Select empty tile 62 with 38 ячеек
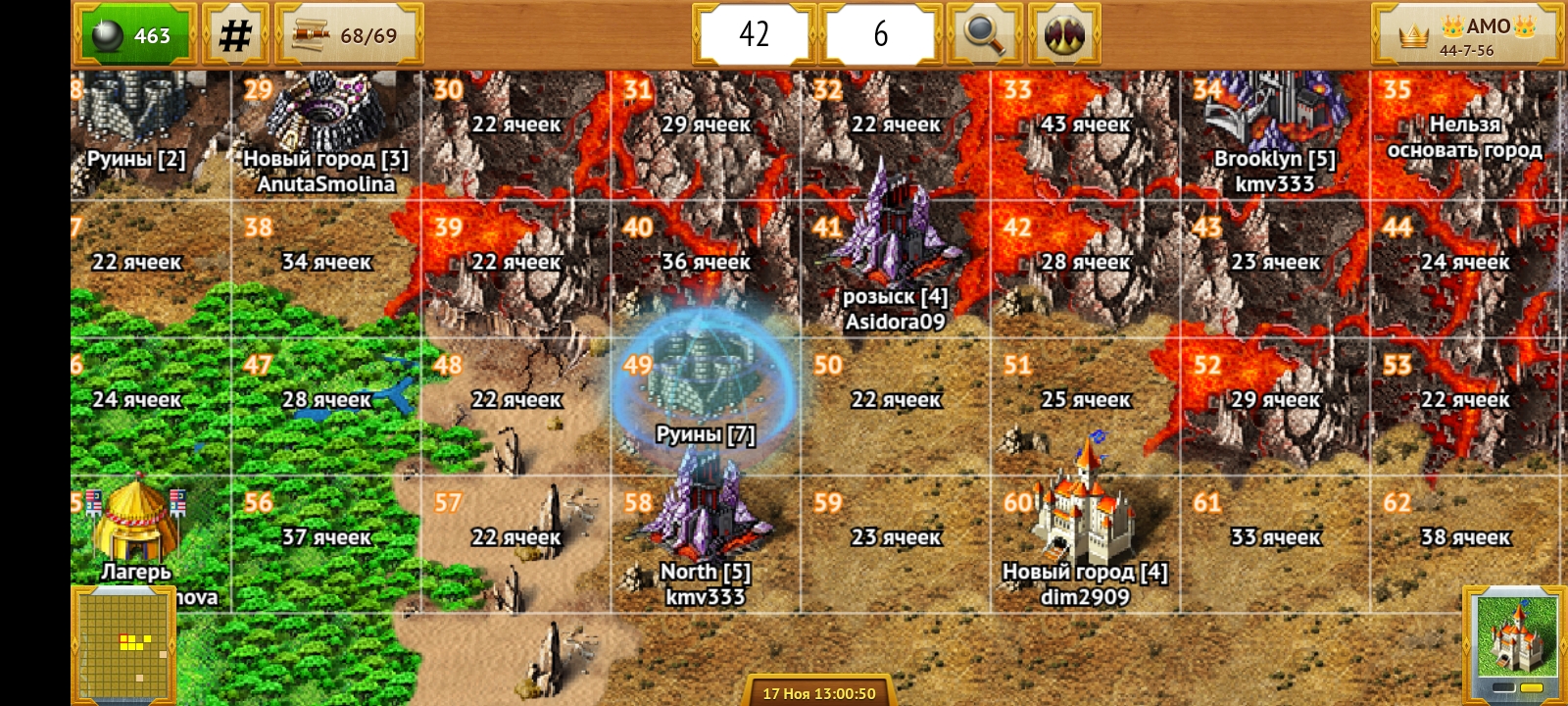 tap(1464, 544)
